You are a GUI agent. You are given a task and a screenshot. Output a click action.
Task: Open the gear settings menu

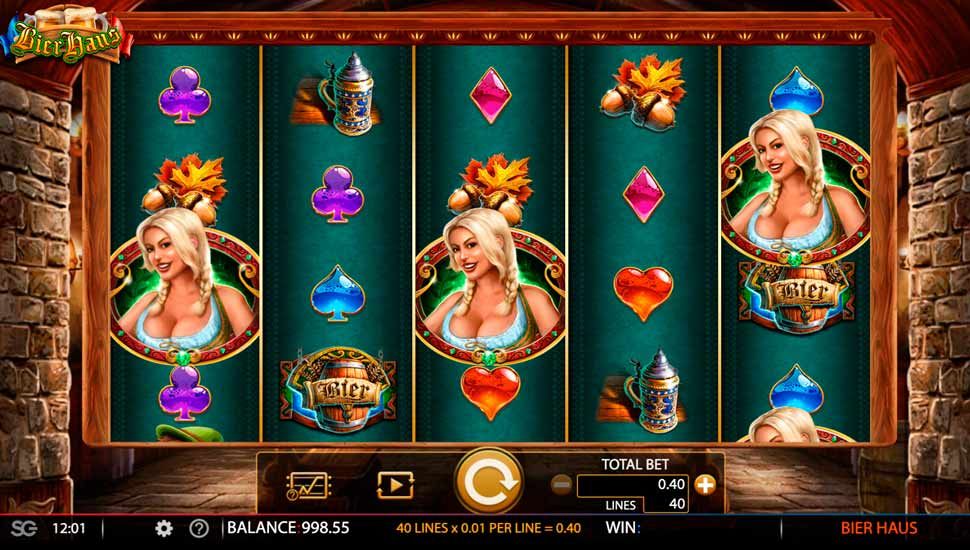[164, 528]
